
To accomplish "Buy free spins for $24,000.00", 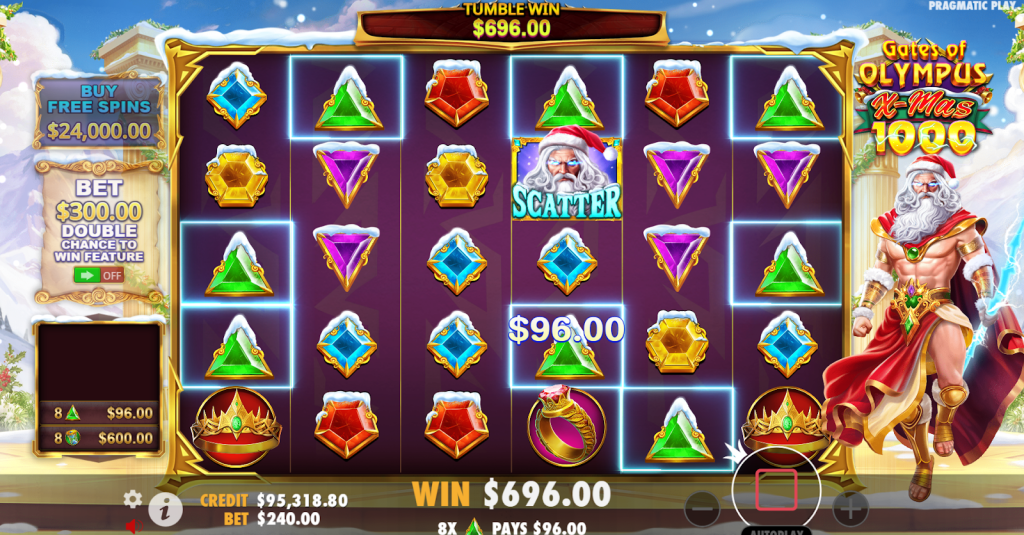I will pyautogui.click(x=100, y=111).
